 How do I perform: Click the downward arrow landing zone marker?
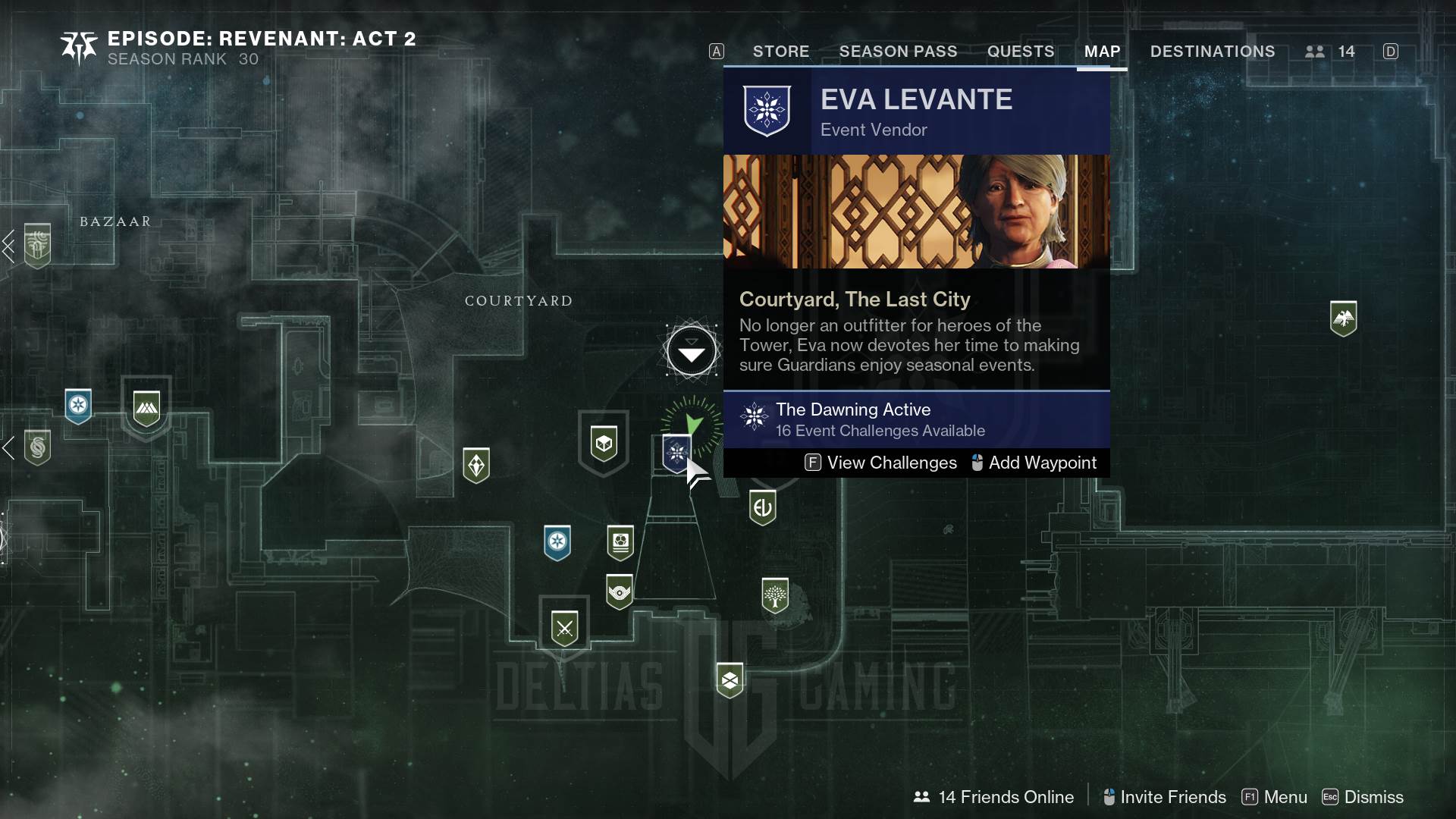click(691, 351)
